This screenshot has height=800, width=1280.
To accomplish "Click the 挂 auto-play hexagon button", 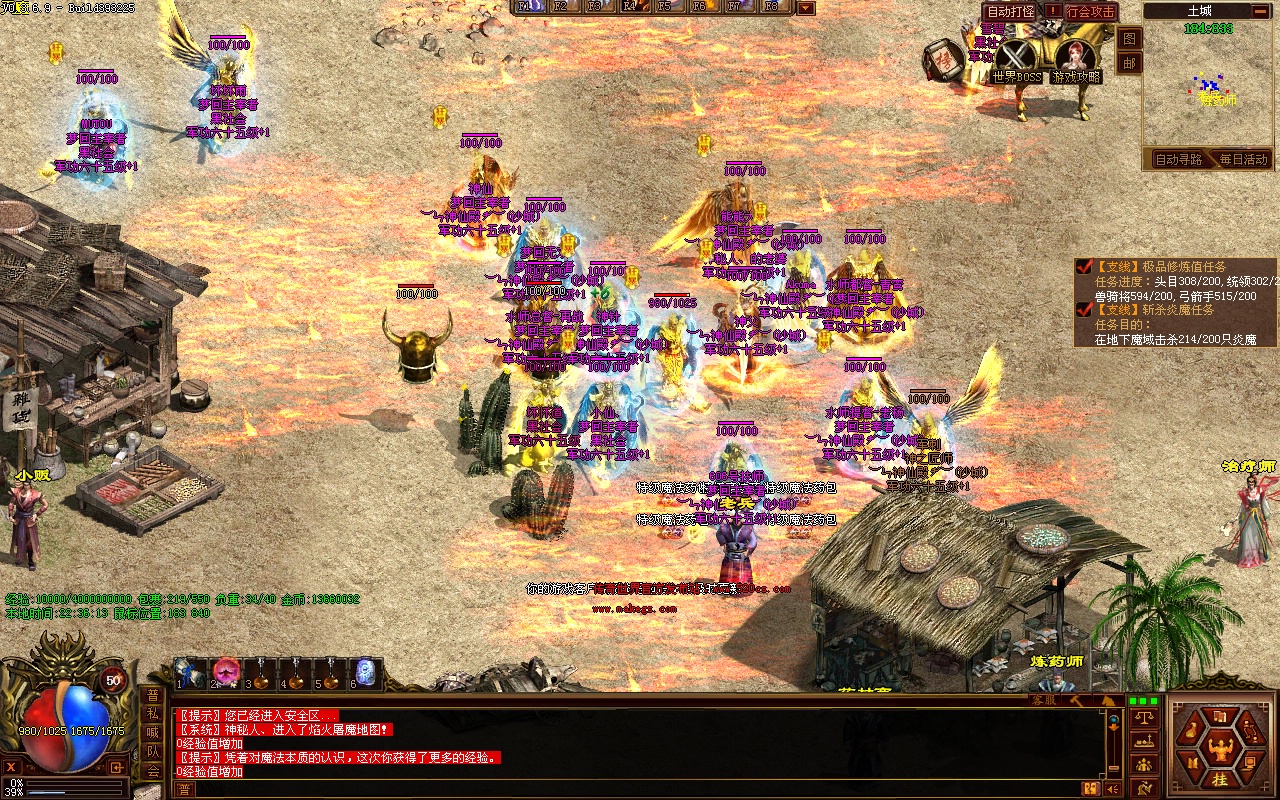I will pos(1220,779).
